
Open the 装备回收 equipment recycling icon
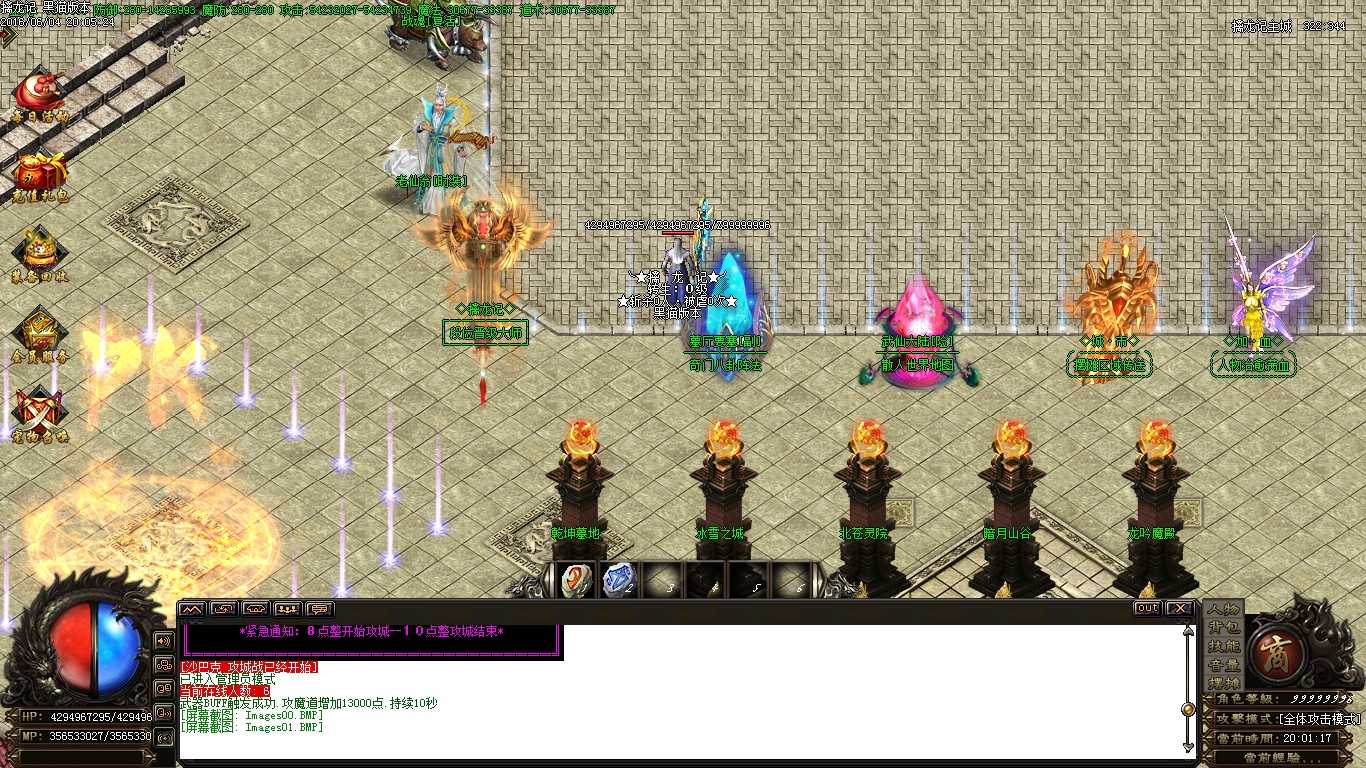(40, 245)
